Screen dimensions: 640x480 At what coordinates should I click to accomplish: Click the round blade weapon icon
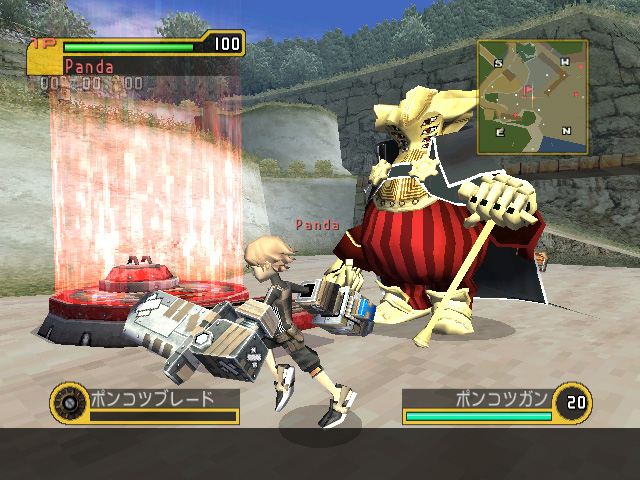[x=68, y=402]
